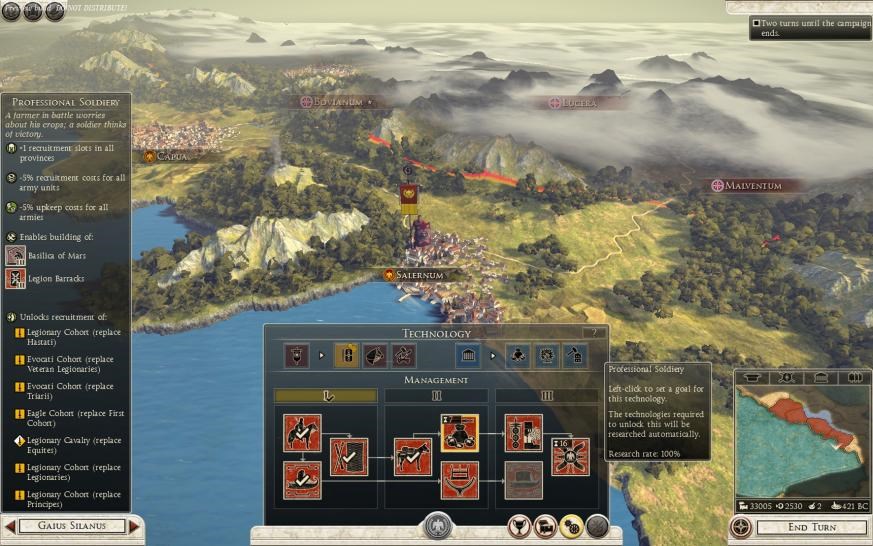Select the pack horse technology icon
Image resolution: width=873 pixels, height=546 pixels.
[412, 456]
